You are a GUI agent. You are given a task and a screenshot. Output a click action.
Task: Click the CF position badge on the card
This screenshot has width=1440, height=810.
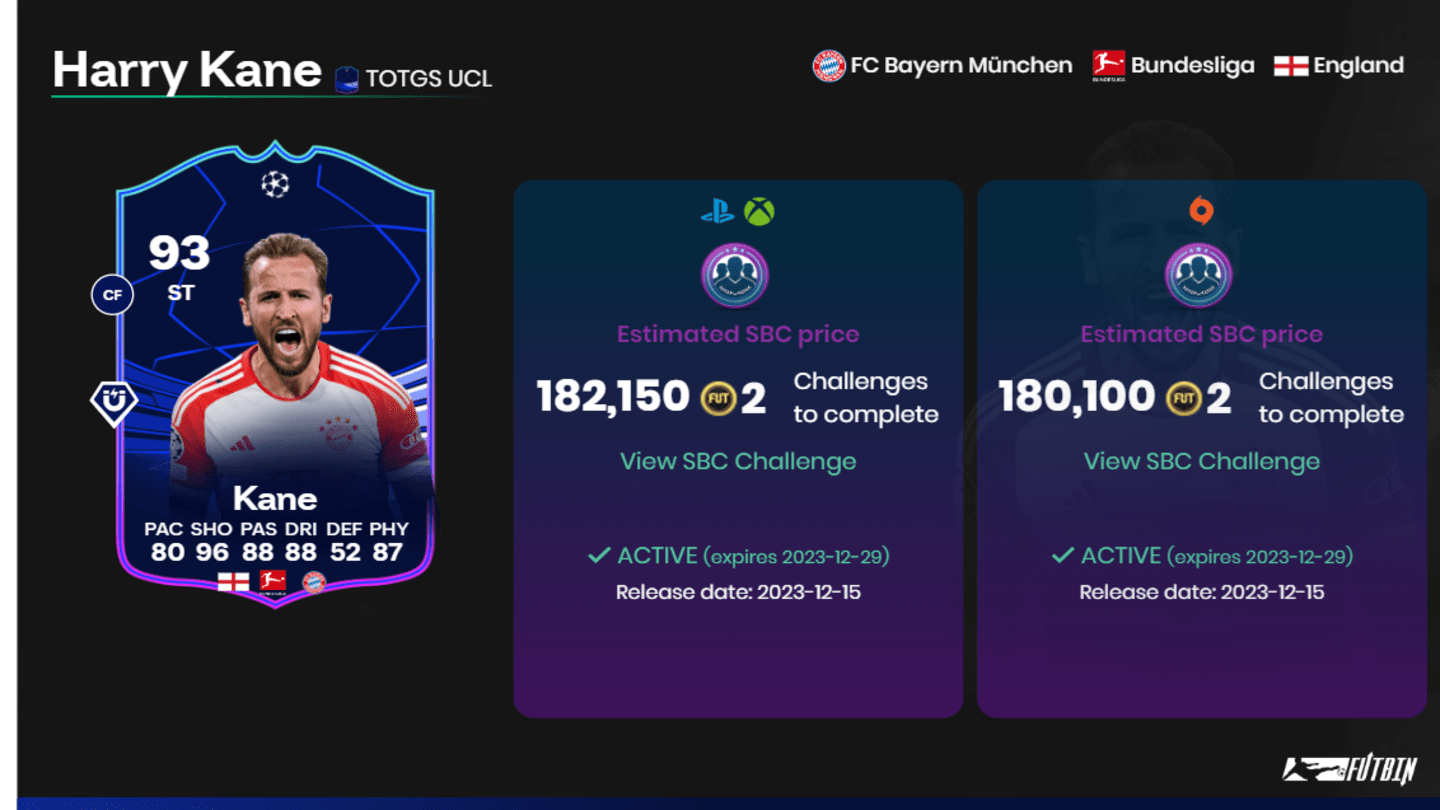point(112,294)
